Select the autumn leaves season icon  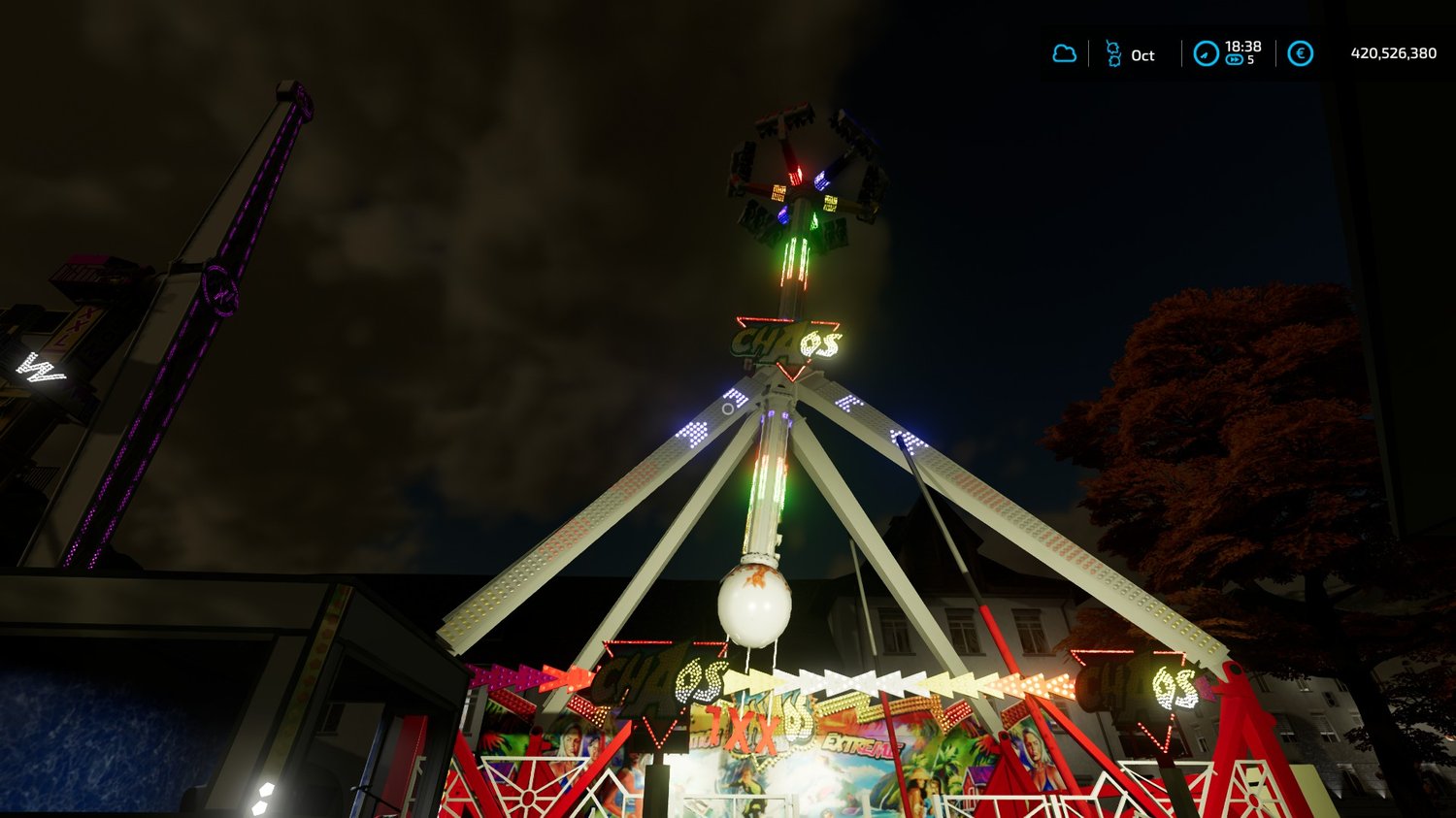pyautogui.click(x=1113, y=54)
